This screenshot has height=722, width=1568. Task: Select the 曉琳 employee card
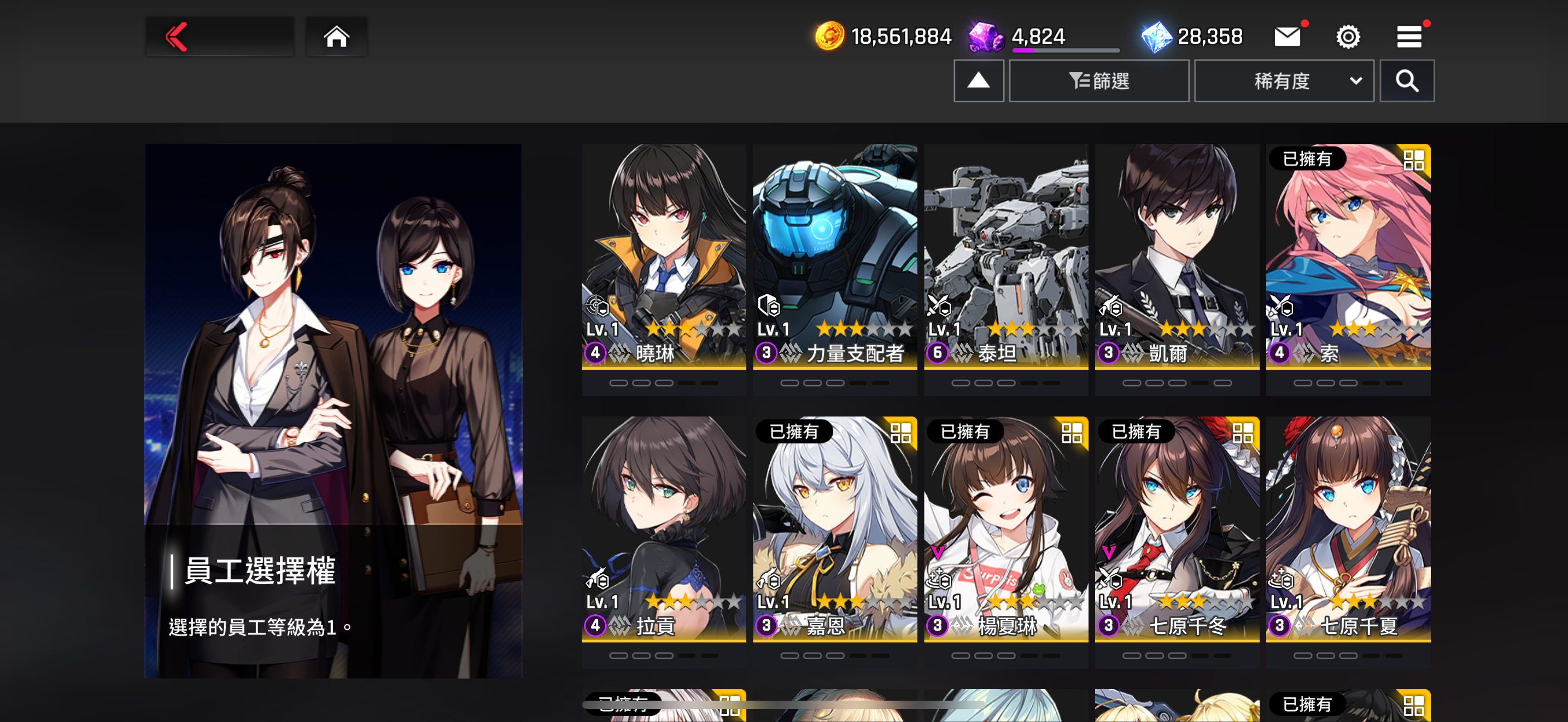click(x=664, y=255)
